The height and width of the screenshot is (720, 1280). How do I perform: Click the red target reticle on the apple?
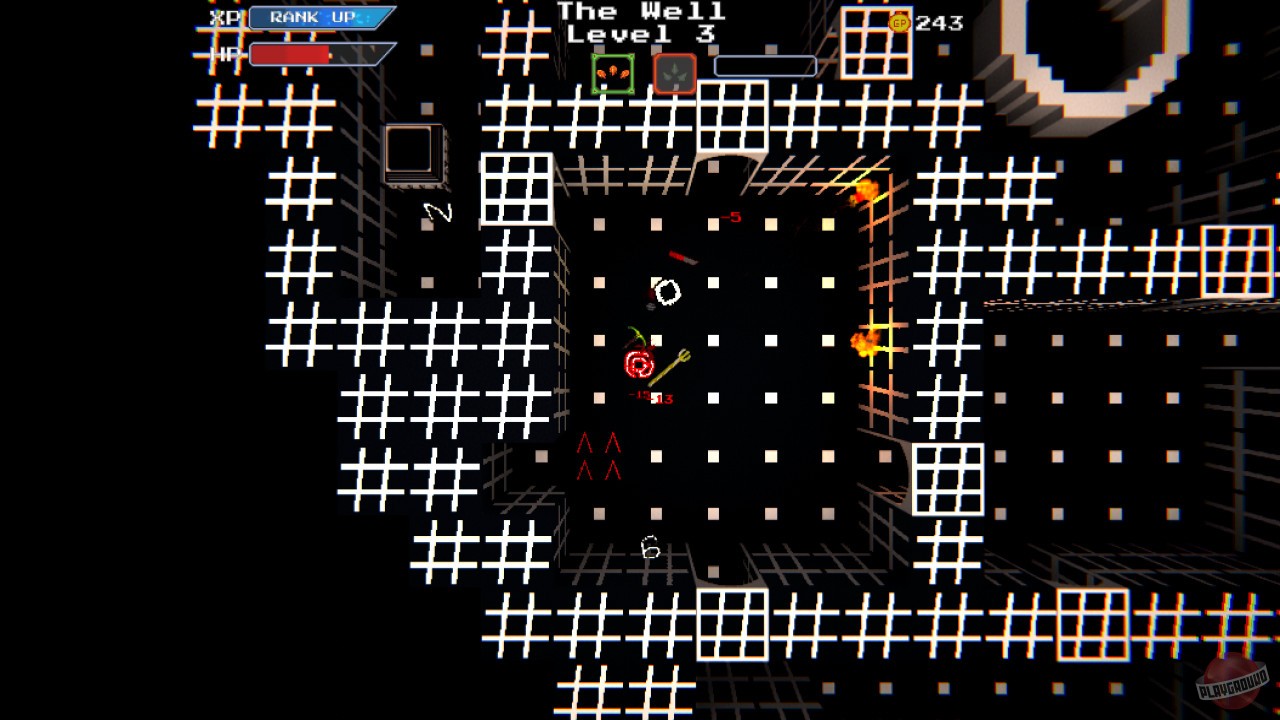[639, 362]
